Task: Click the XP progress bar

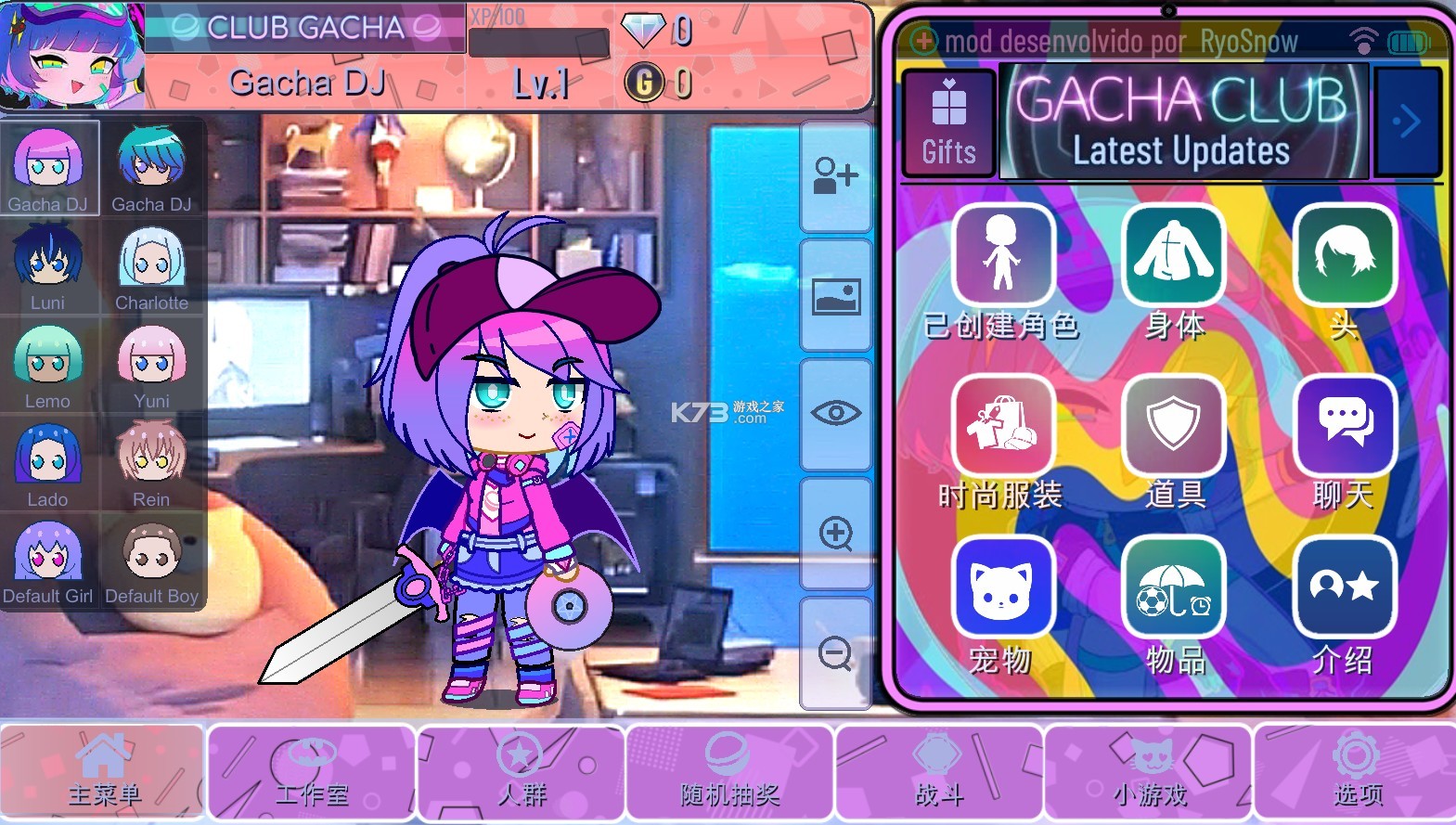Action: tap(538, 37)
